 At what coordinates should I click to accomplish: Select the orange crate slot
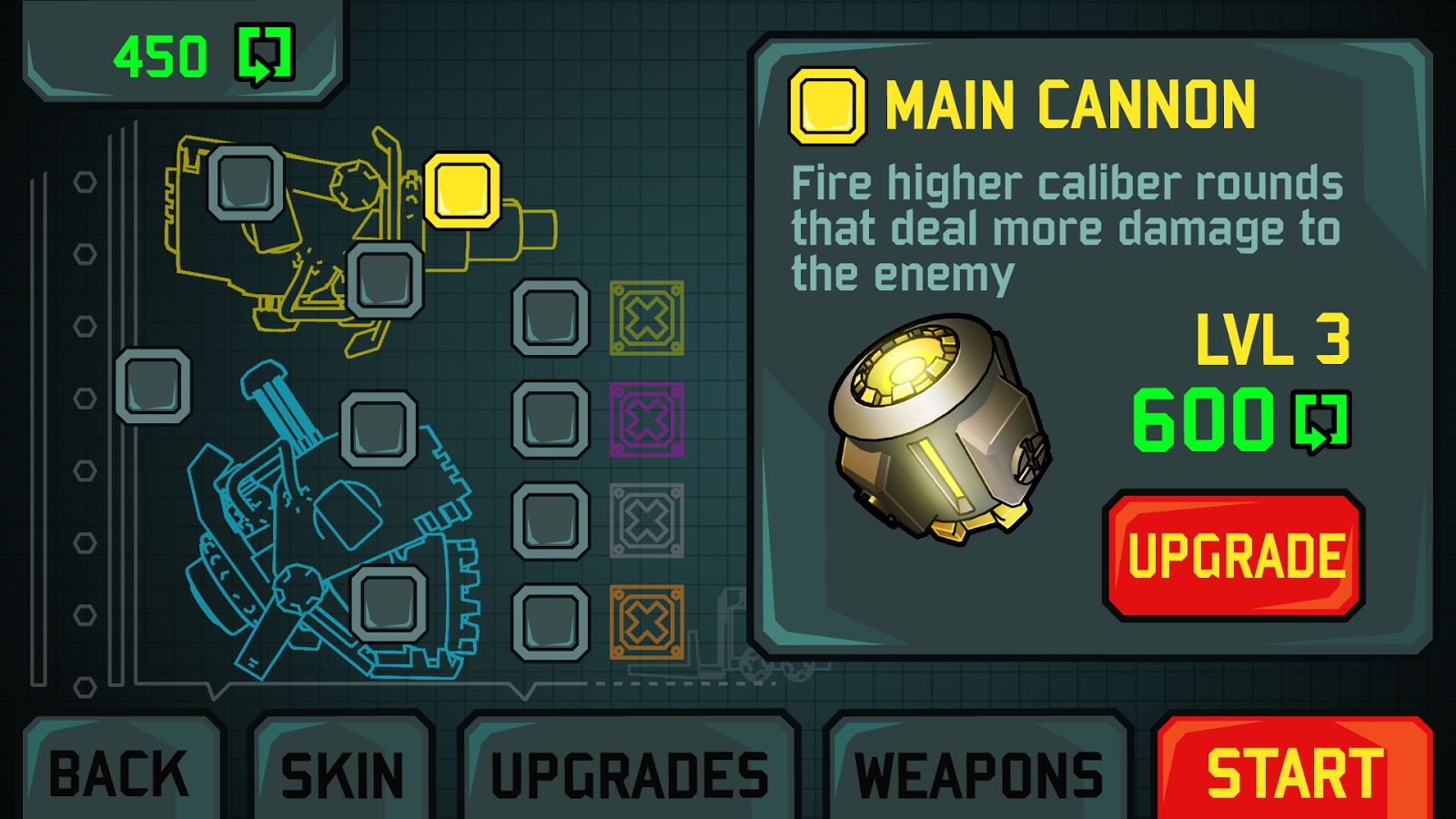pyautogui.click(x=647, y=622)
